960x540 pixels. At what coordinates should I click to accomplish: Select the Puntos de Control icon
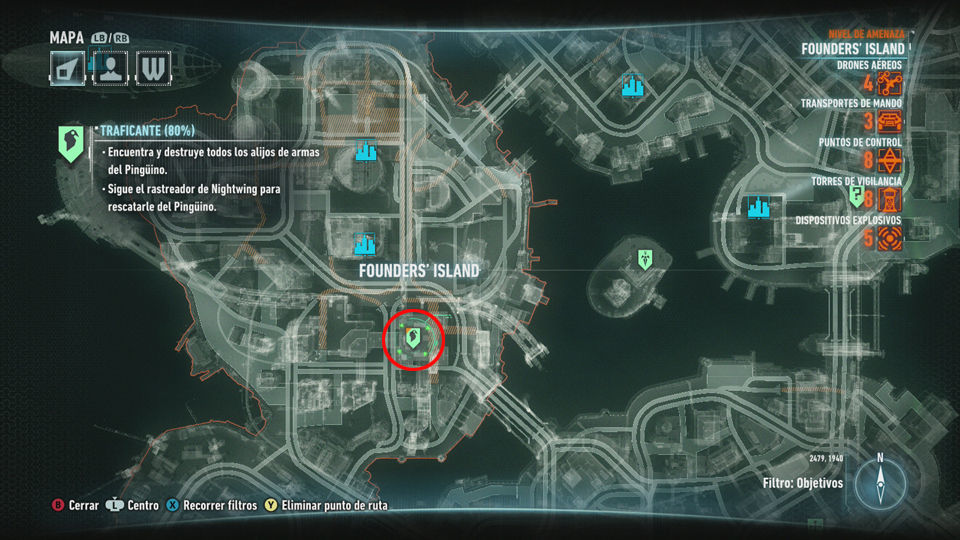(890, 161)
